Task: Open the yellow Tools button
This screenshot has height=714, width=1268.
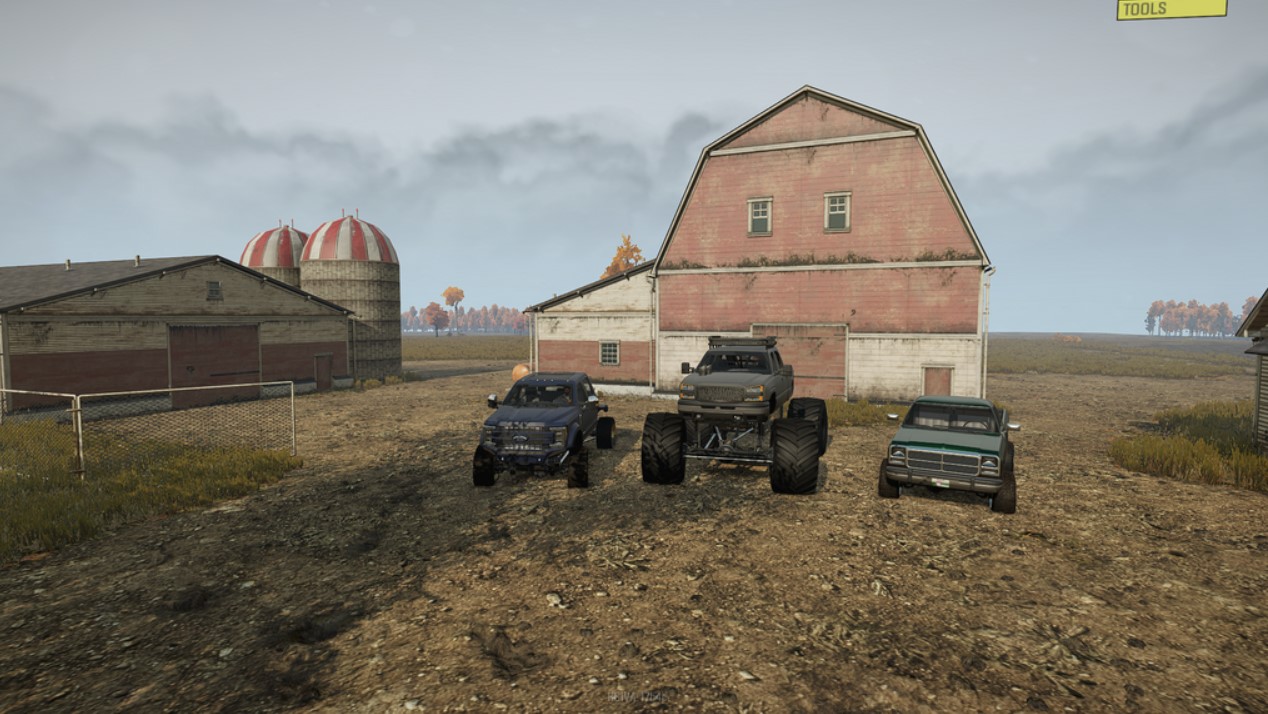Action: (x=1171, y=9)
